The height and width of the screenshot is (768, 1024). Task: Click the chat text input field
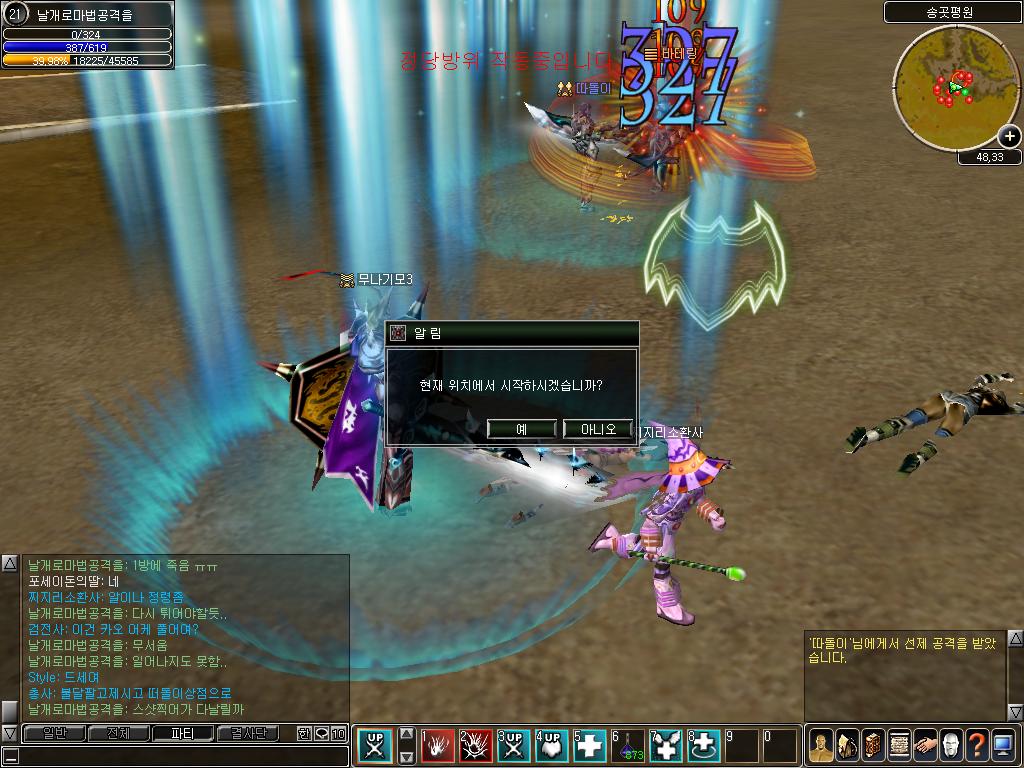pyautogui.click(x=180, y=756)
